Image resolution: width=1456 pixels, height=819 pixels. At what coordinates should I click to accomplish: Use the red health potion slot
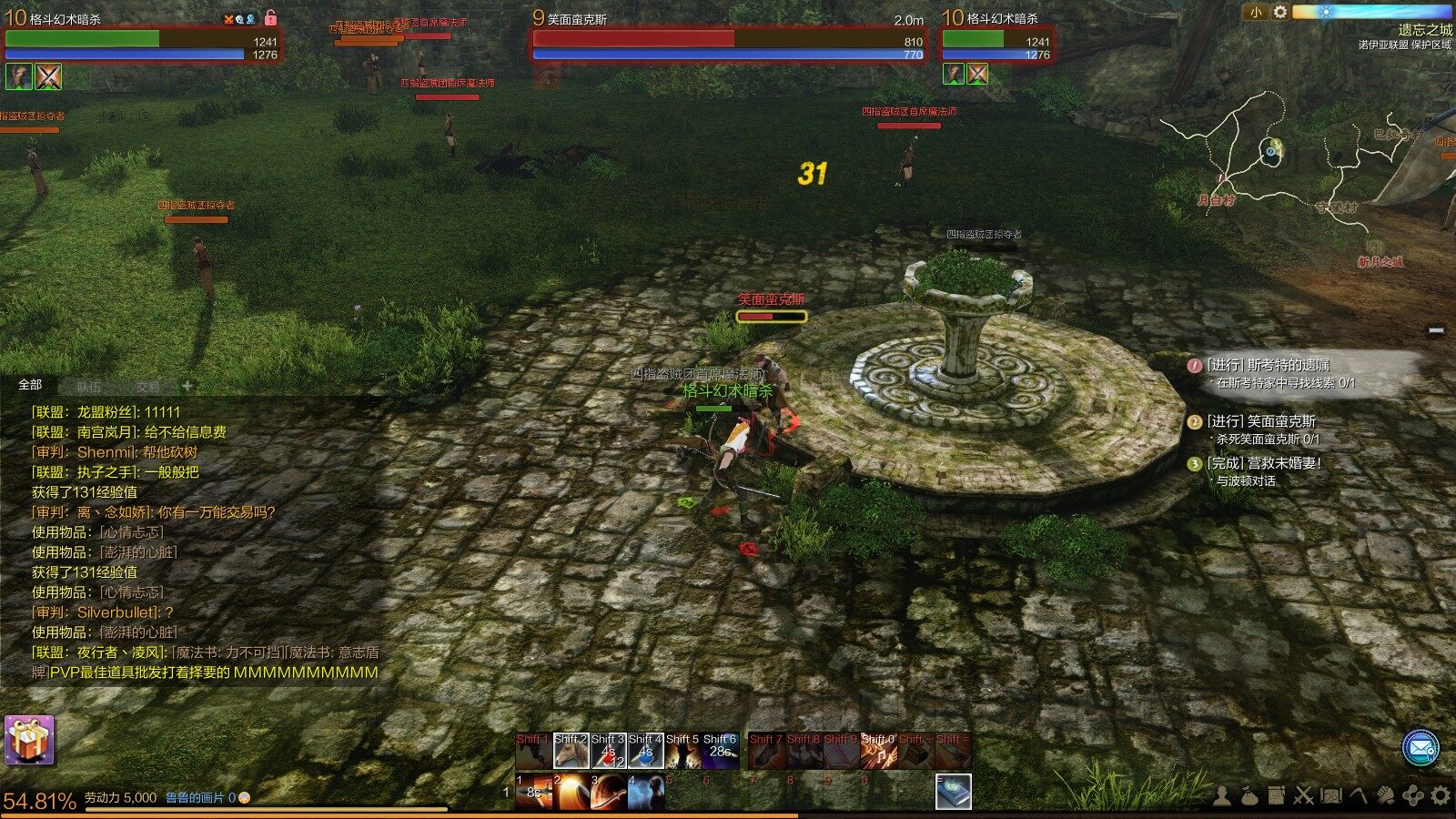click(608, 752)
